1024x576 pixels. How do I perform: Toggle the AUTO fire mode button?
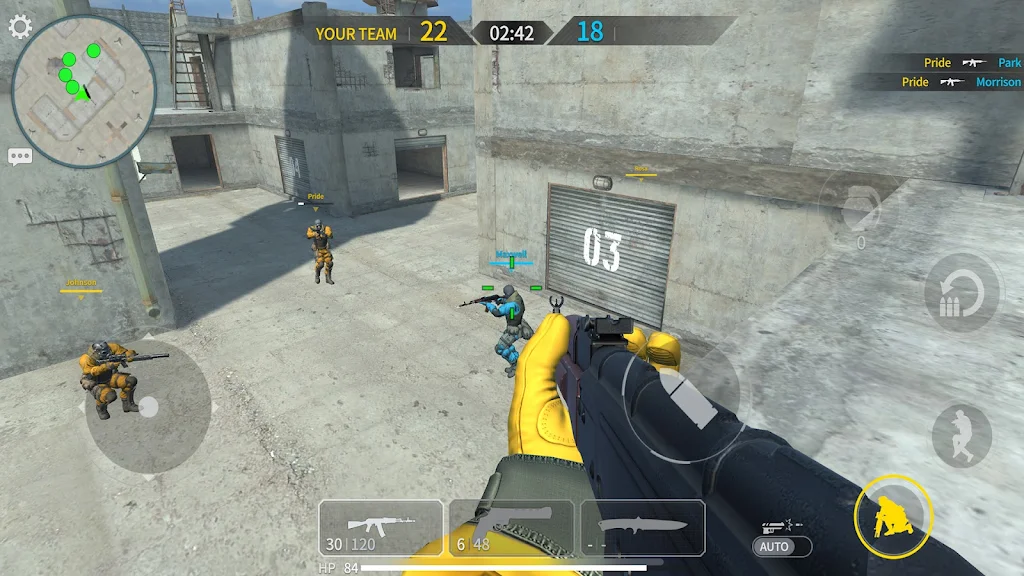pyautogui.click(x=776, y=547)
